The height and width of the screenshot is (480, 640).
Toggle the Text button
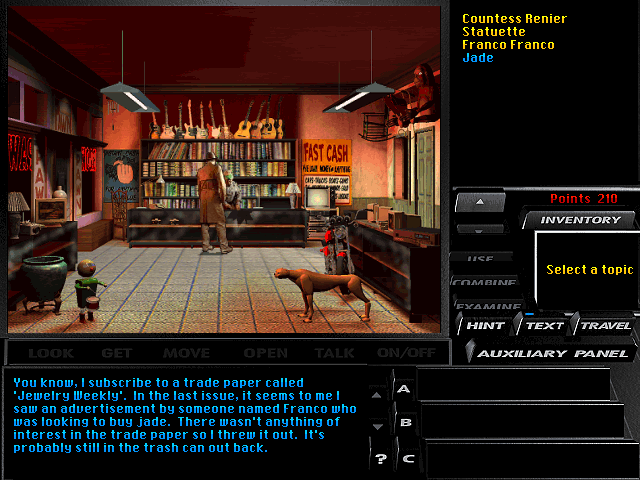point(545,325)
